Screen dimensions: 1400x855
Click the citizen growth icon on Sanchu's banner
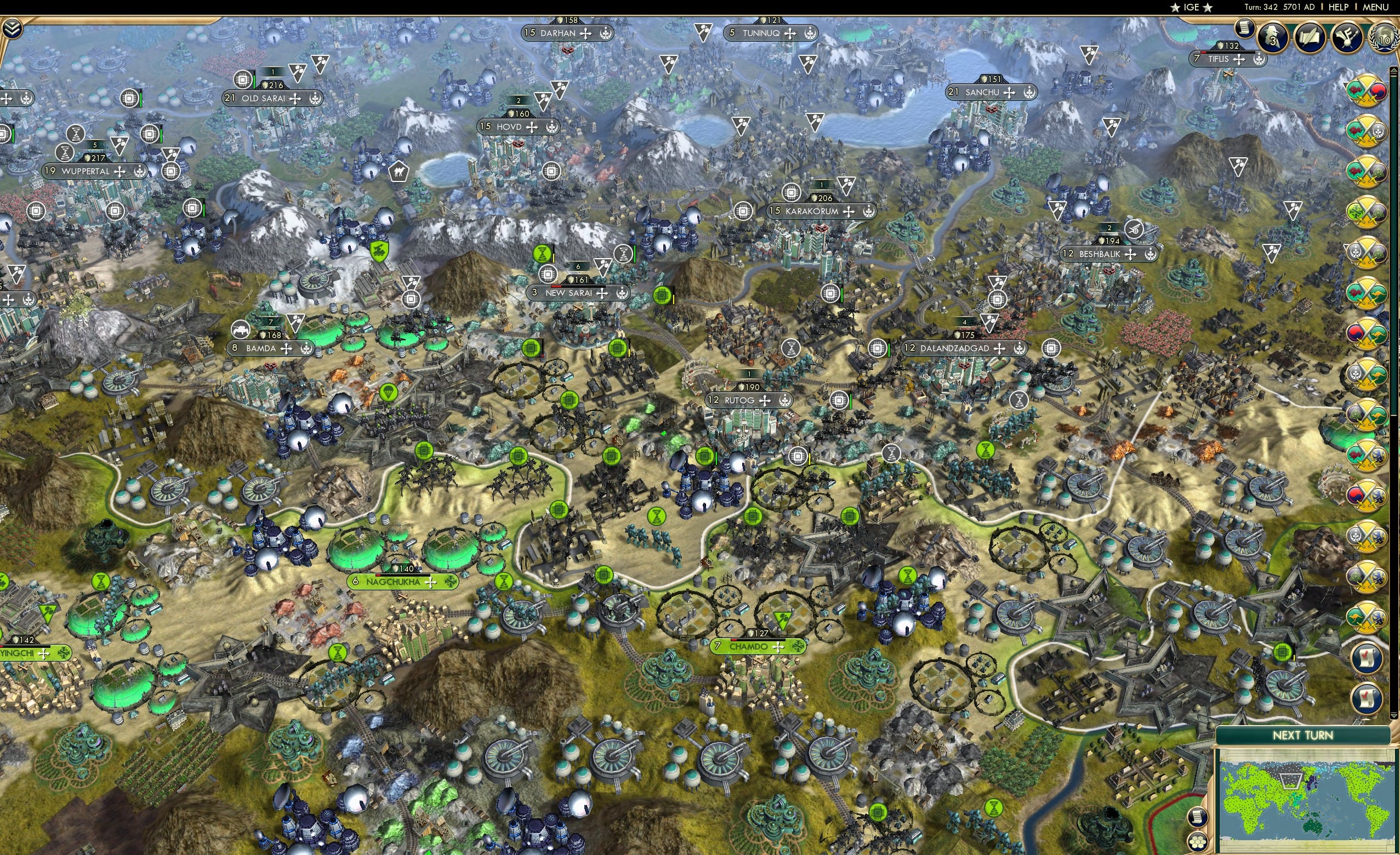point(1028,92)
